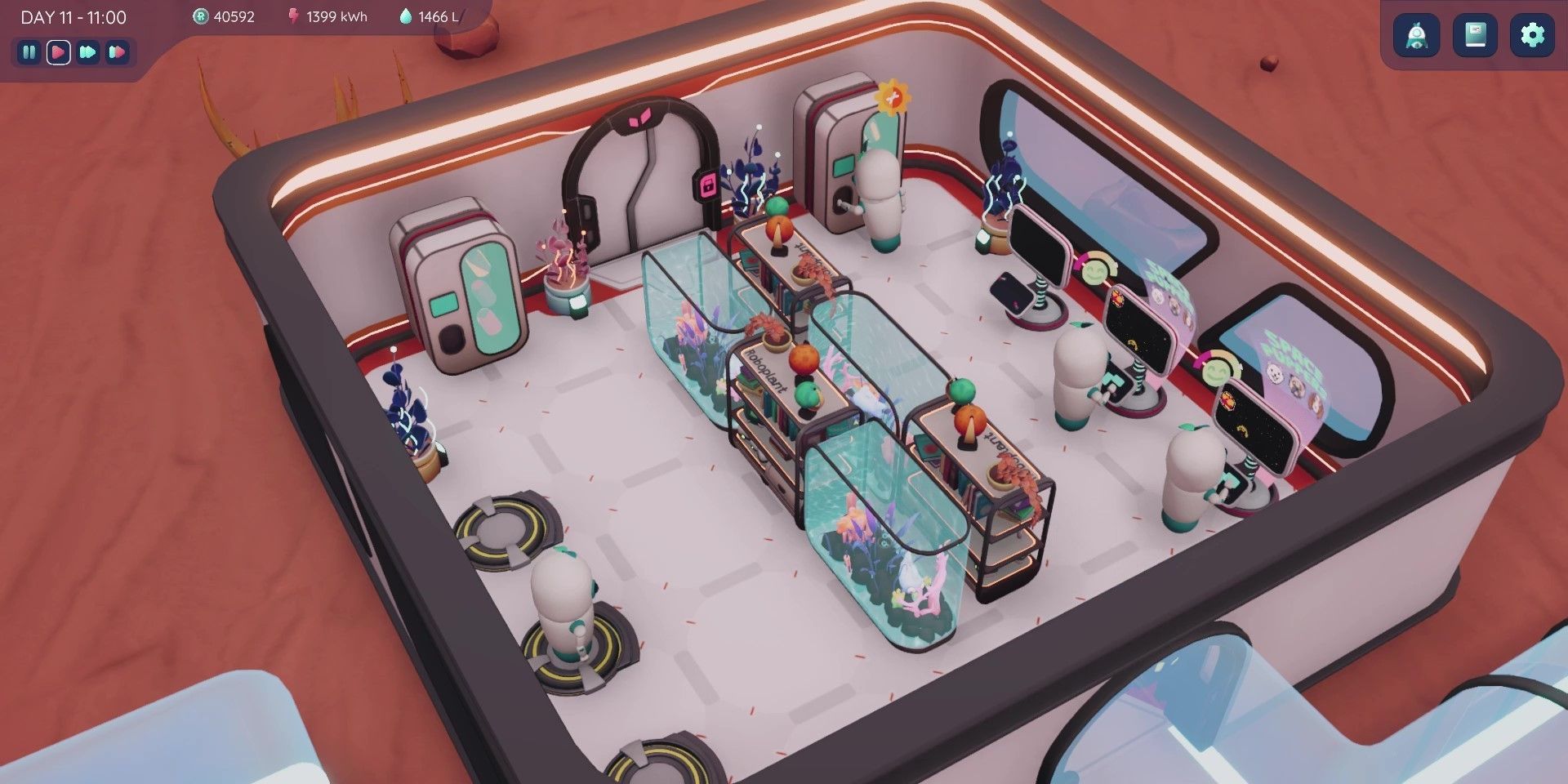Screen dimensions: 1568x784
Task: Click the orange alert icon above the vending machine
Action: pos(895,96)
